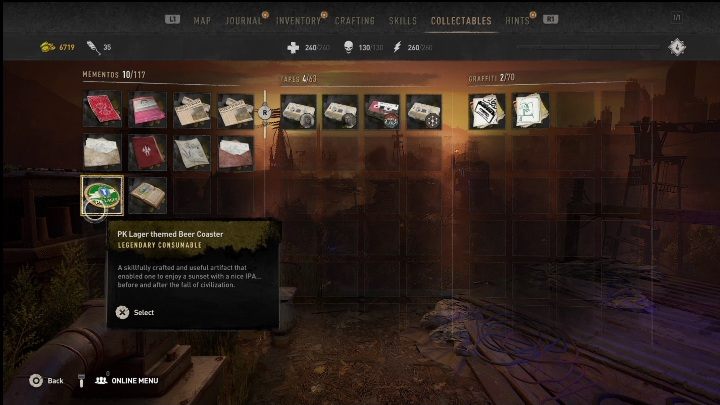This screenshot has height=405, width=720.
Task: Pick the dark red emblem book memento
Action: coord(147,152)
